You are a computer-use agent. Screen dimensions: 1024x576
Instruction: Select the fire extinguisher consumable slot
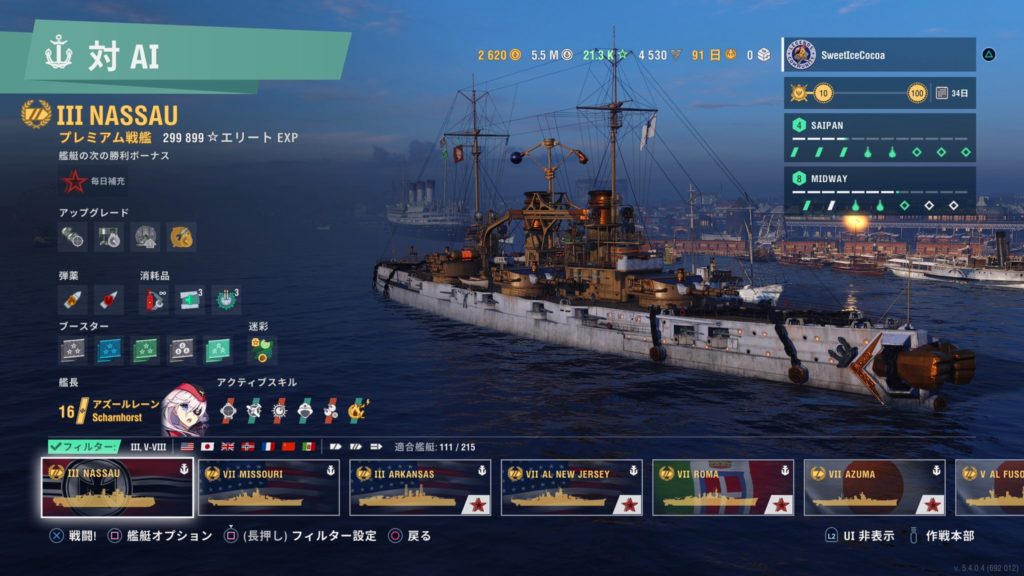(x=154, y=299)
